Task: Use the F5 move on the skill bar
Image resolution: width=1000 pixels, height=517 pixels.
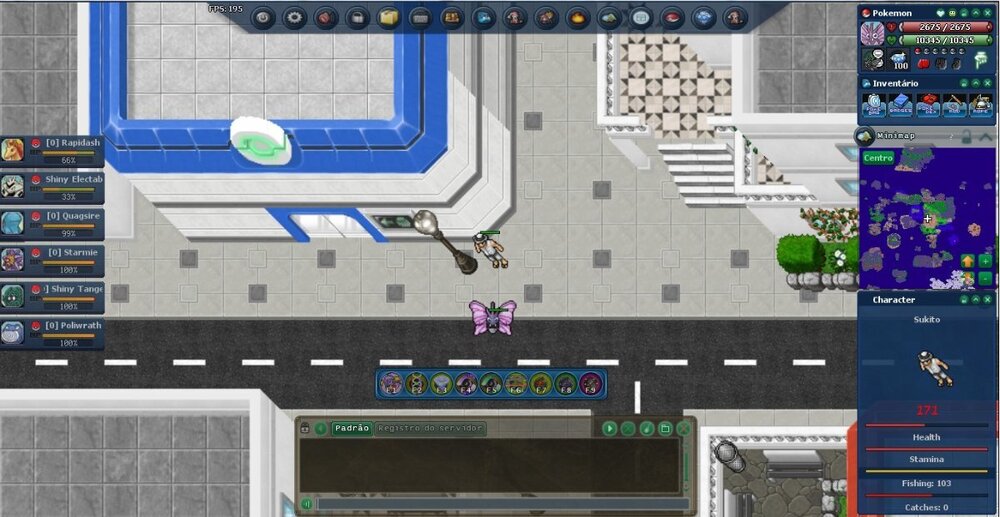Action: [x=491, y=383]
